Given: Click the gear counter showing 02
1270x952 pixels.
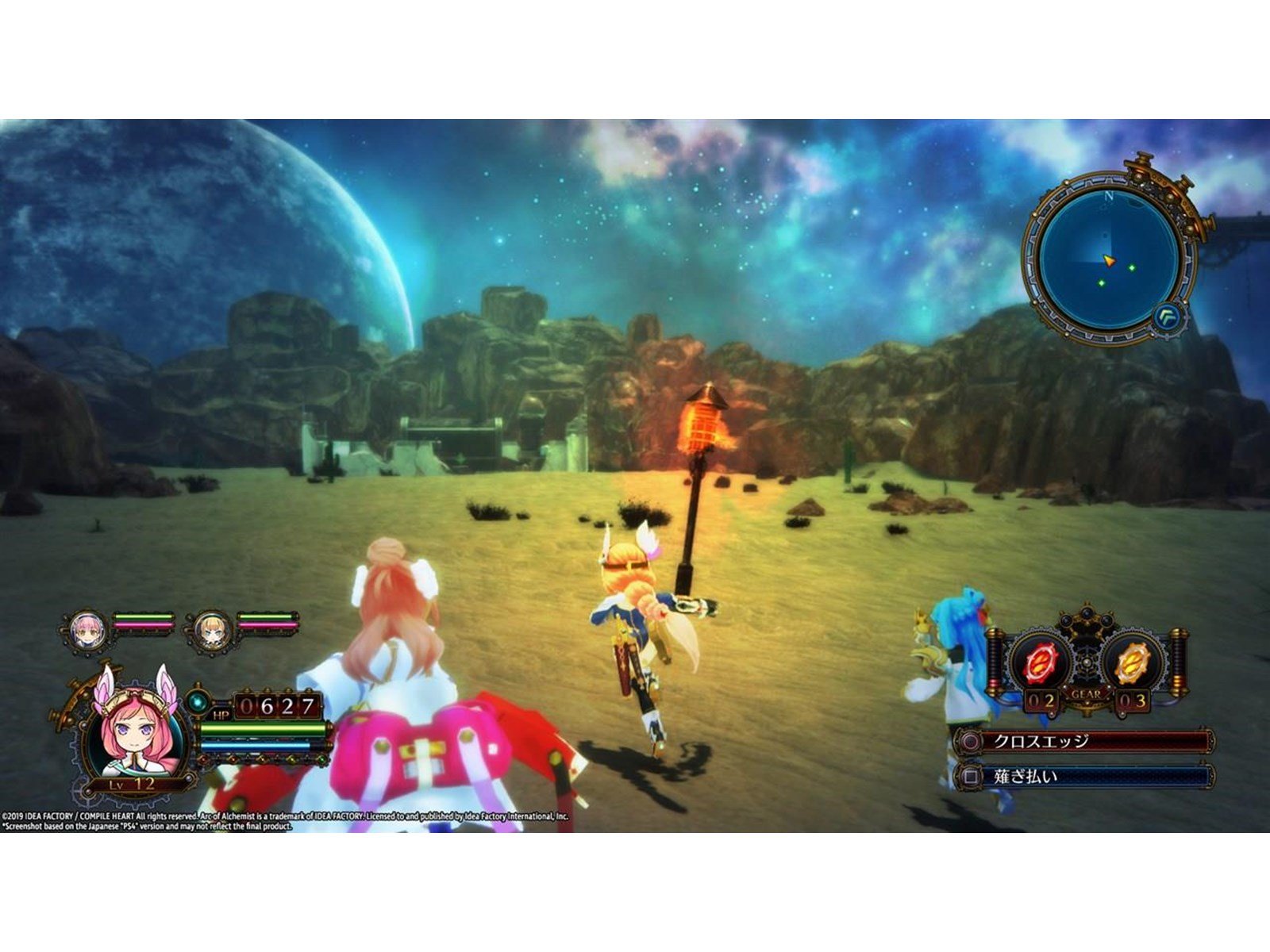Looking at the screenshot, I should tap(1041, 700).
